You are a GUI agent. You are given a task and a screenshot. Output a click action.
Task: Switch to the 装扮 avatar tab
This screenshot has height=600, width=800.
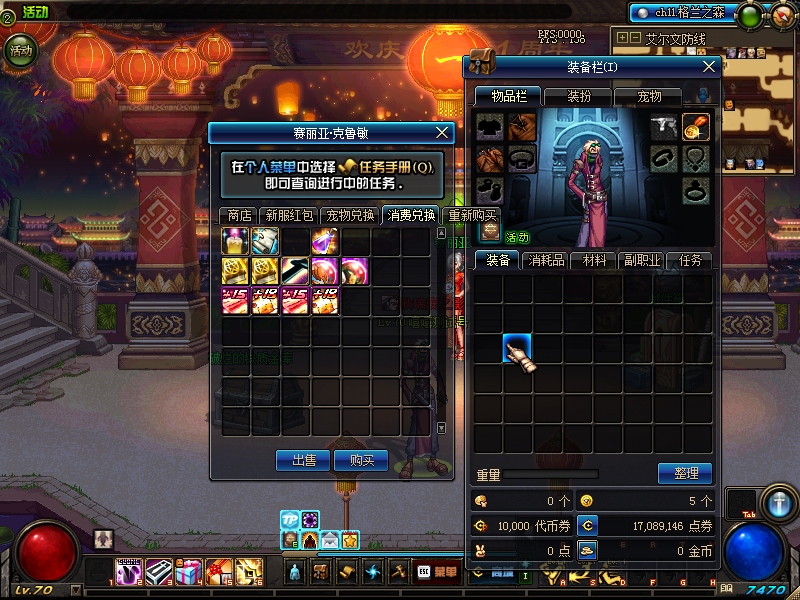click(579, 96)
